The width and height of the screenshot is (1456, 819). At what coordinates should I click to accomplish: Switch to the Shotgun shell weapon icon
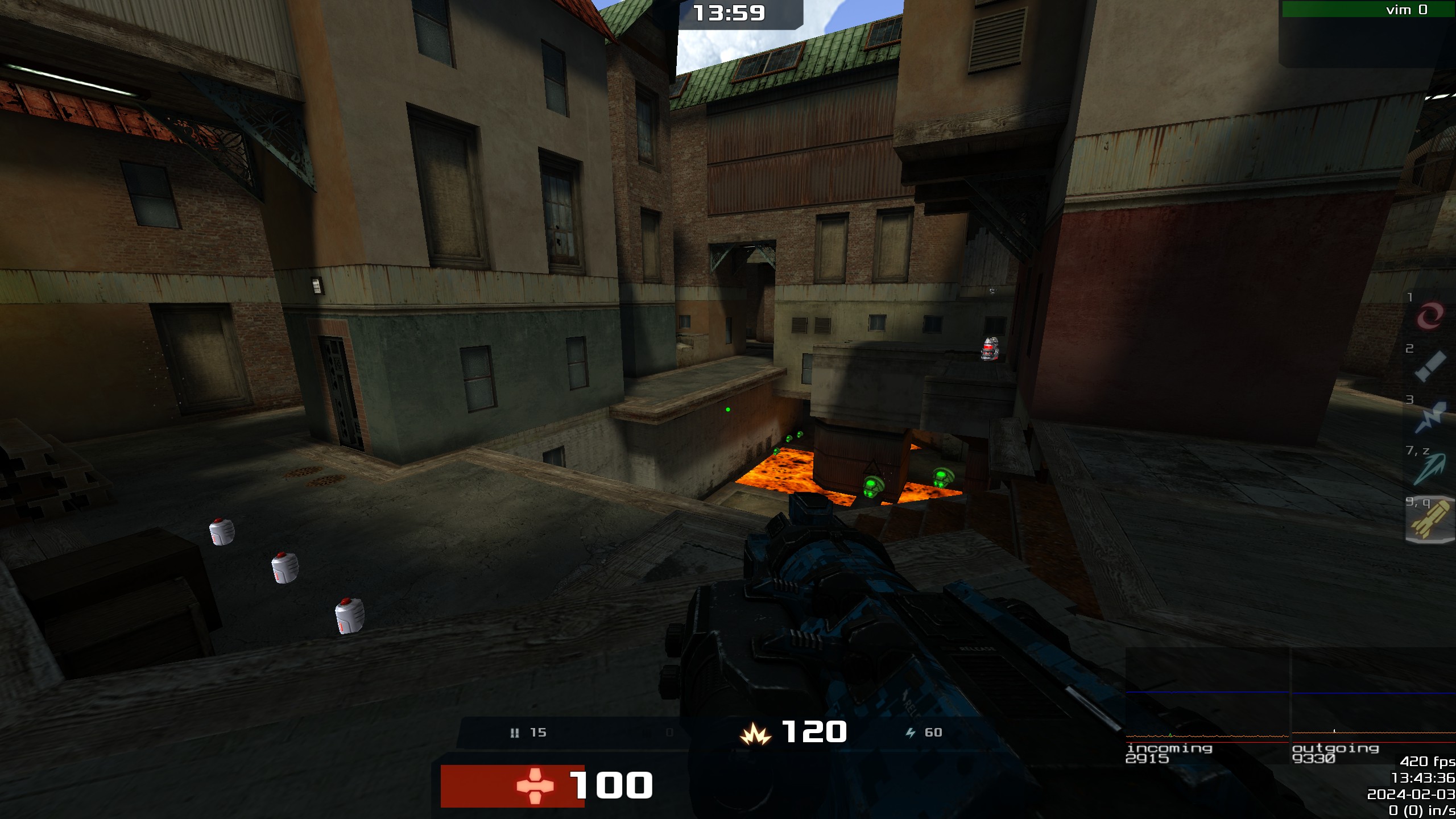(x=1430, y=366)
